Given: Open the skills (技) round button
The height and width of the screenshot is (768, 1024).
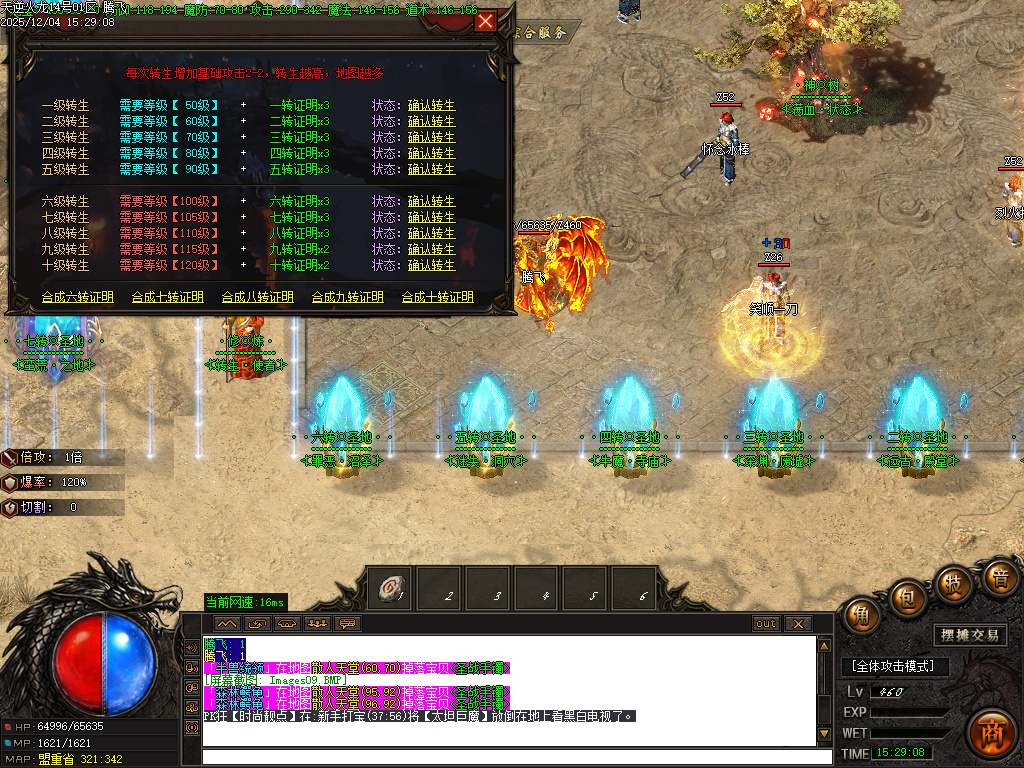Looking at the screenshot, I should tap(953, 583).
